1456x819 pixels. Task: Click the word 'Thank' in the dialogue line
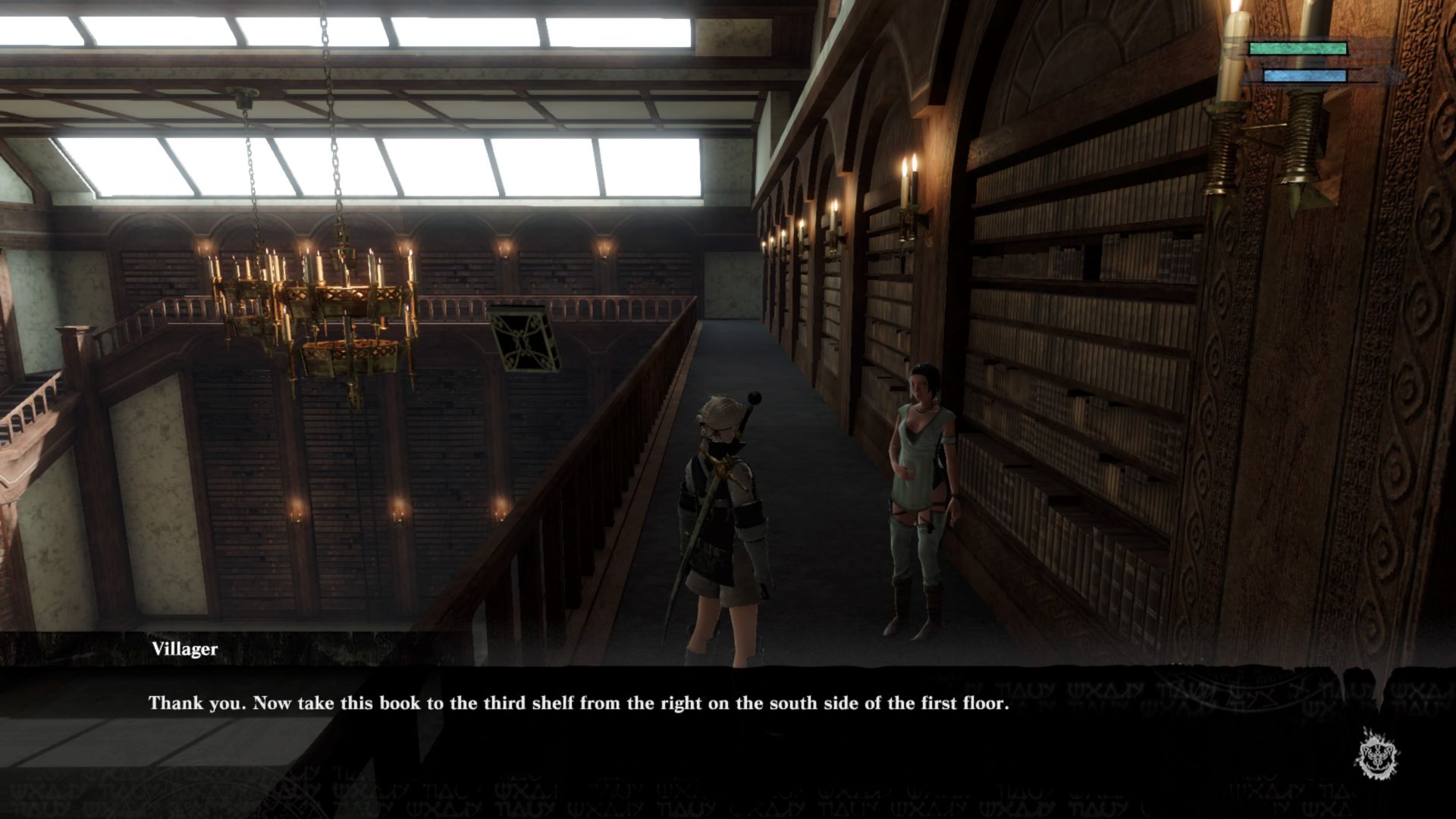(176, 703)
